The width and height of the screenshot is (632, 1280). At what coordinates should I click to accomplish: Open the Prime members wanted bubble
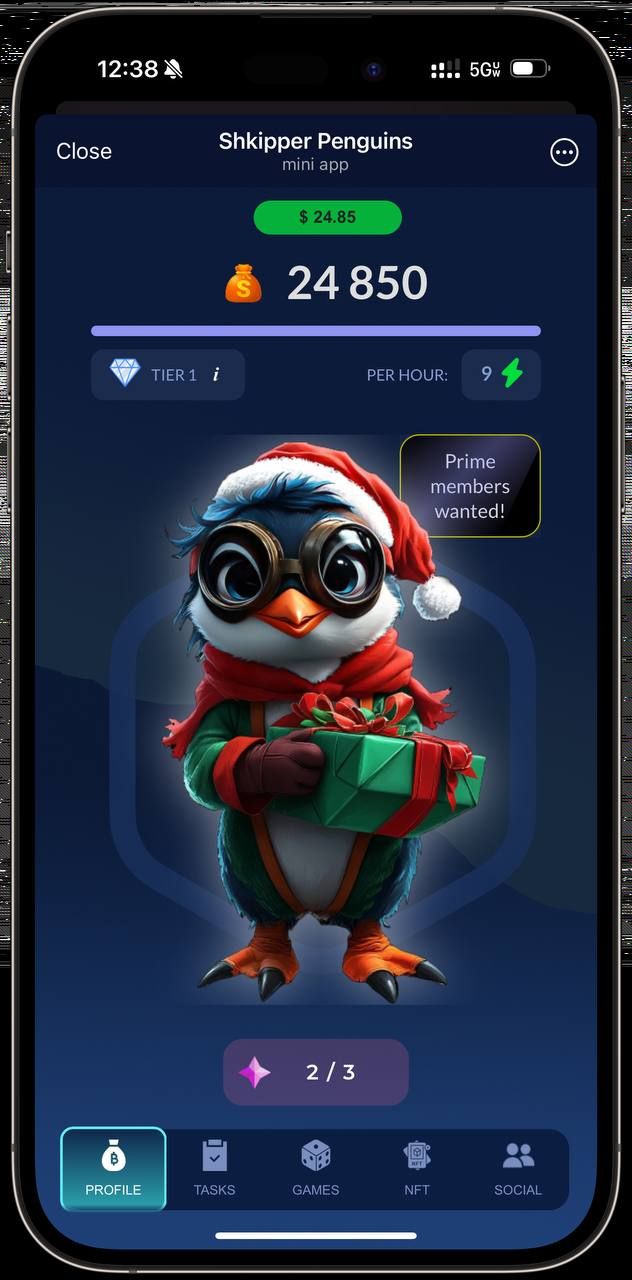click(470, 486)
